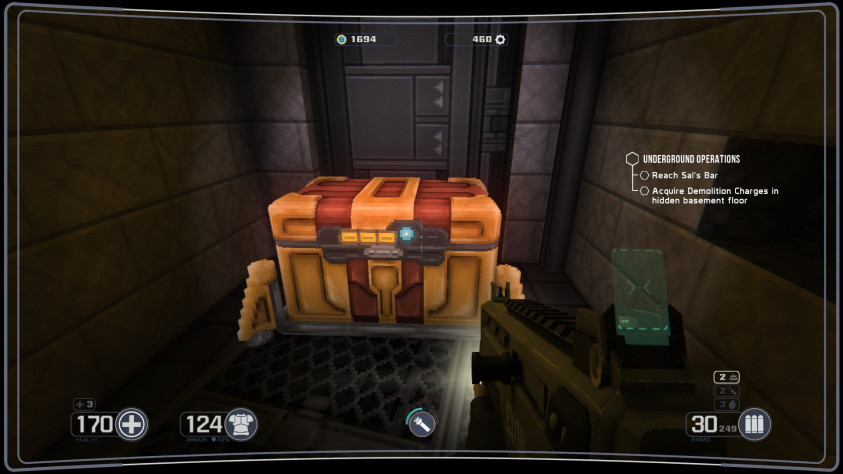843x474 pixels.
Task: Click the ammo bullets icon
Action: pyautogui.click(x=754, y=424)
